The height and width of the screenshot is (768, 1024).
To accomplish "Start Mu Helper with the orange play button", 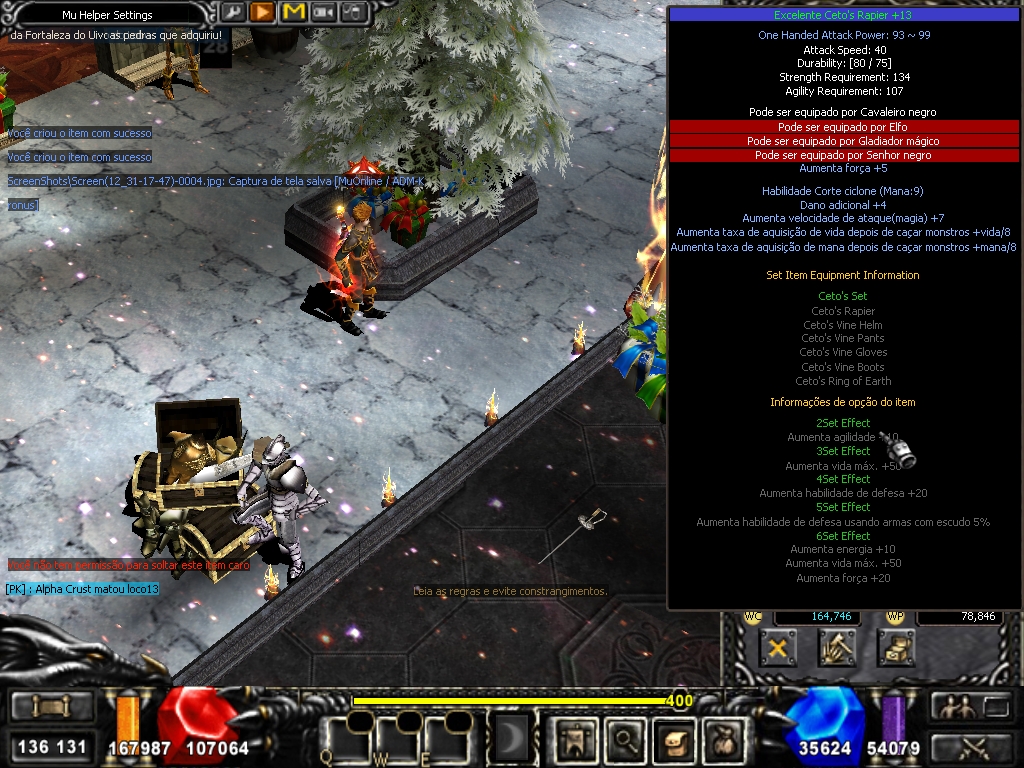I will tap(262, 12).
